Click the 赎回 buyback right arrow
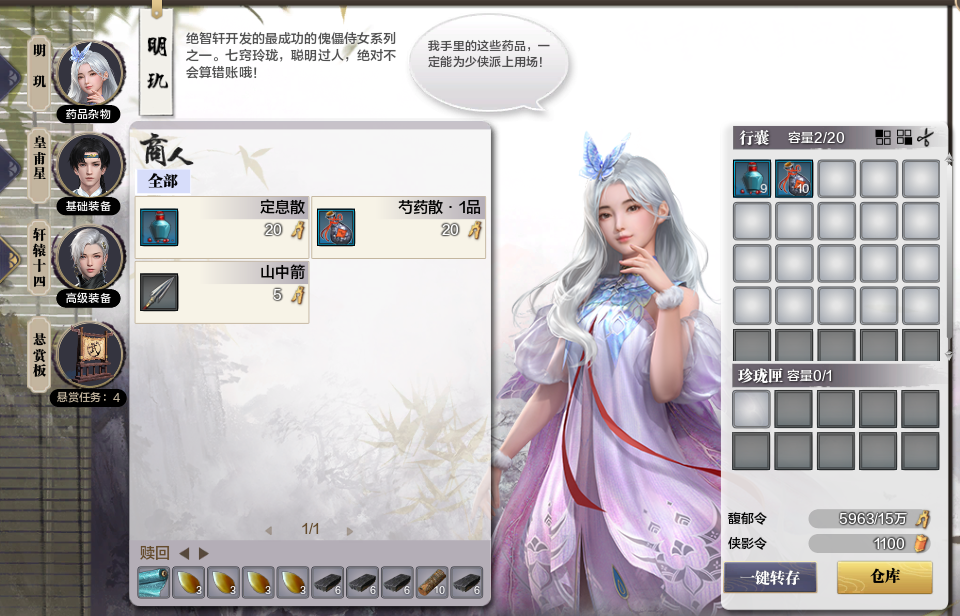 click(204, 553)
